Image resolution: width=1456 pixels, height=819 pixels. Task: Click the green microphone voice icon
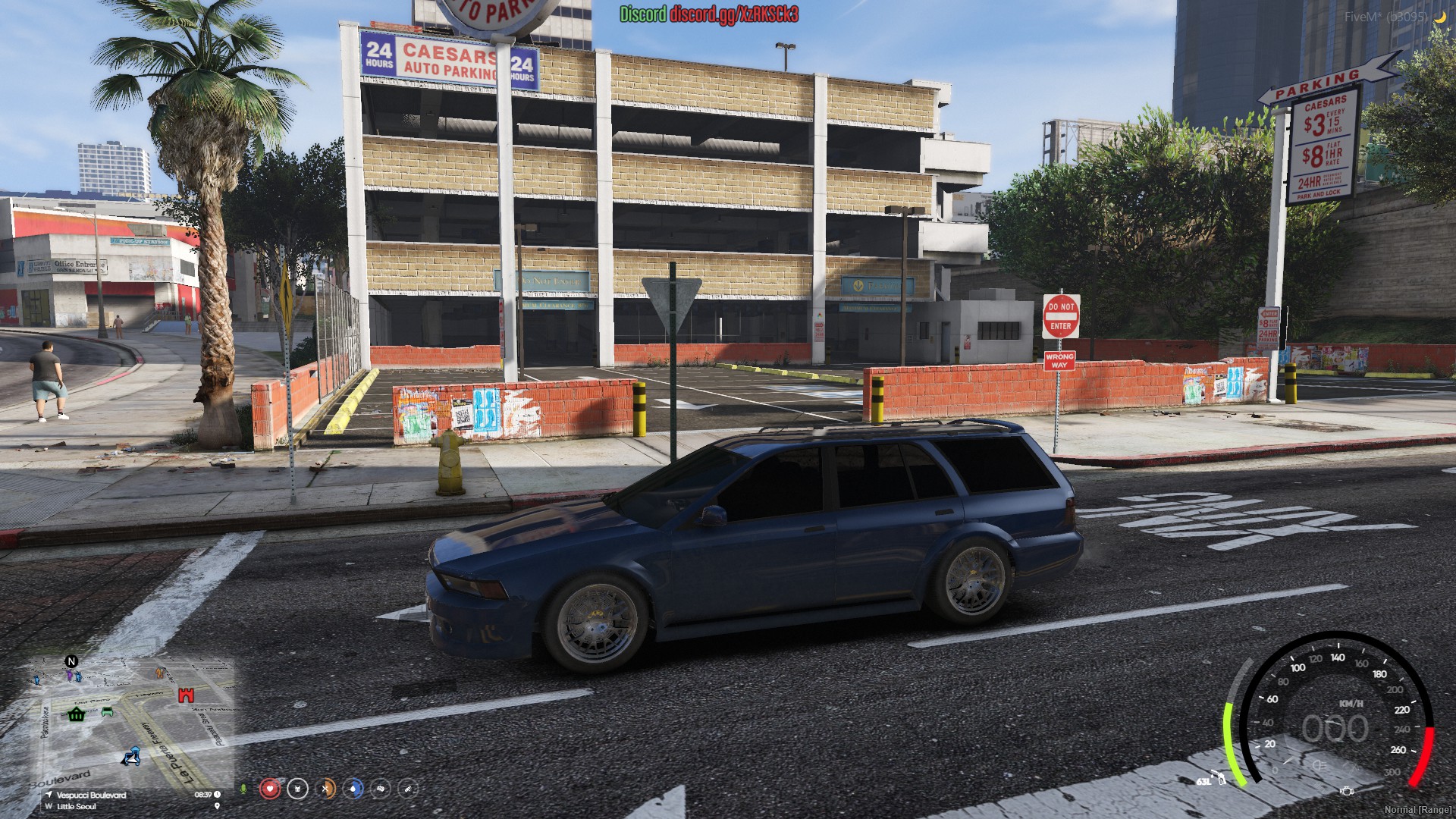[x=243, y=789]
